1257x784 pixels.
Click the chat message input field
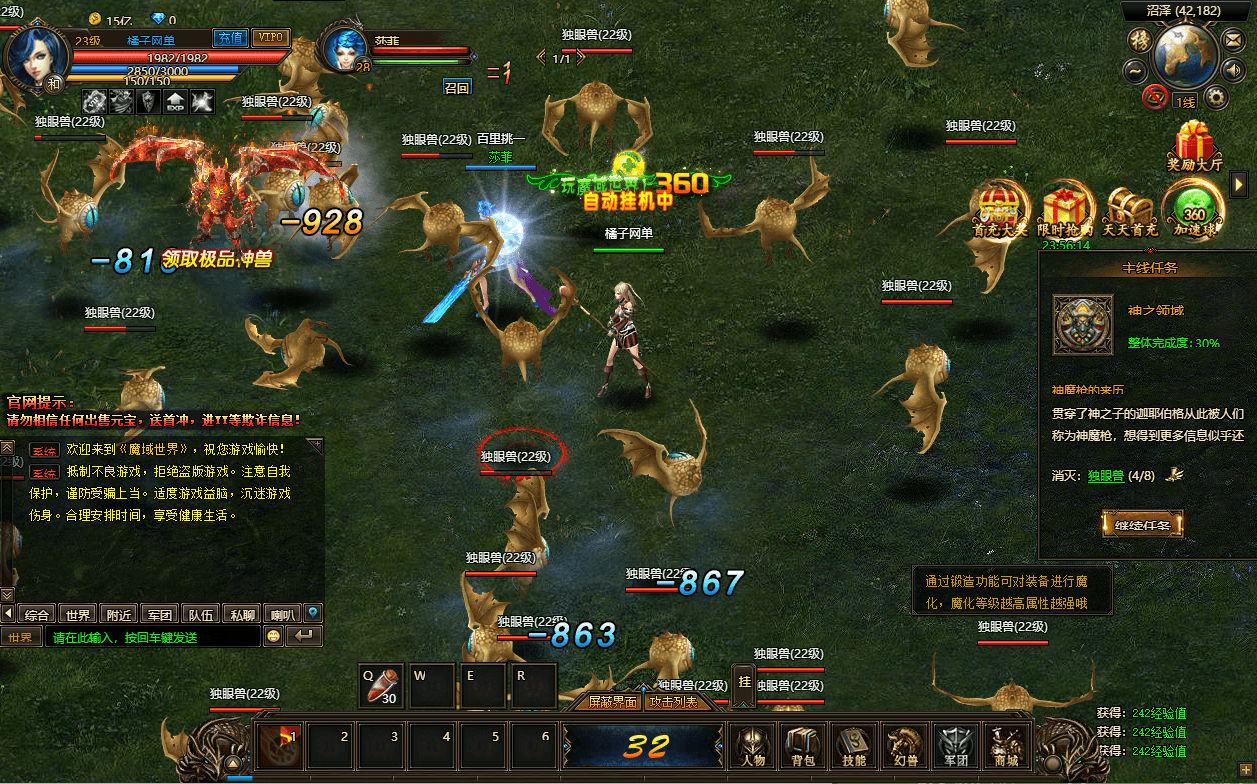pos(150,637)
